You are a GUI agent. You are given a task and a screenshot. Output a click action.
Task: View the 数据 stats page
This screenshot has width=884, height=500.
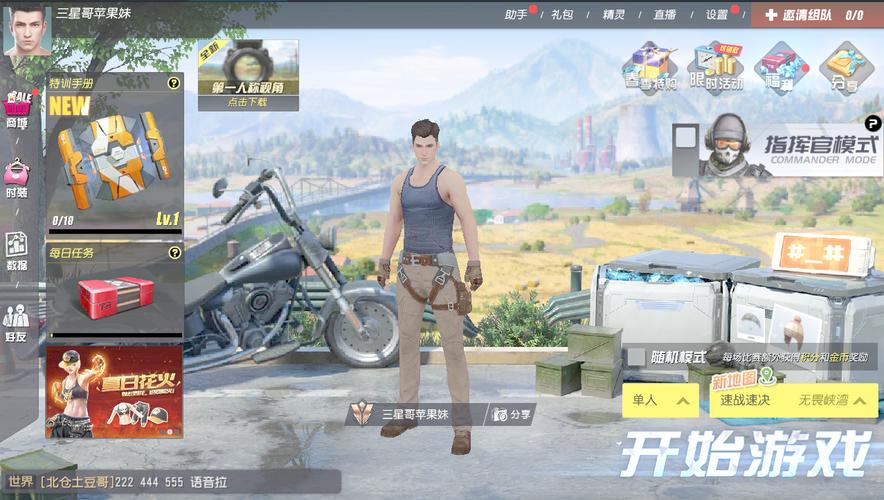point(17,252)
